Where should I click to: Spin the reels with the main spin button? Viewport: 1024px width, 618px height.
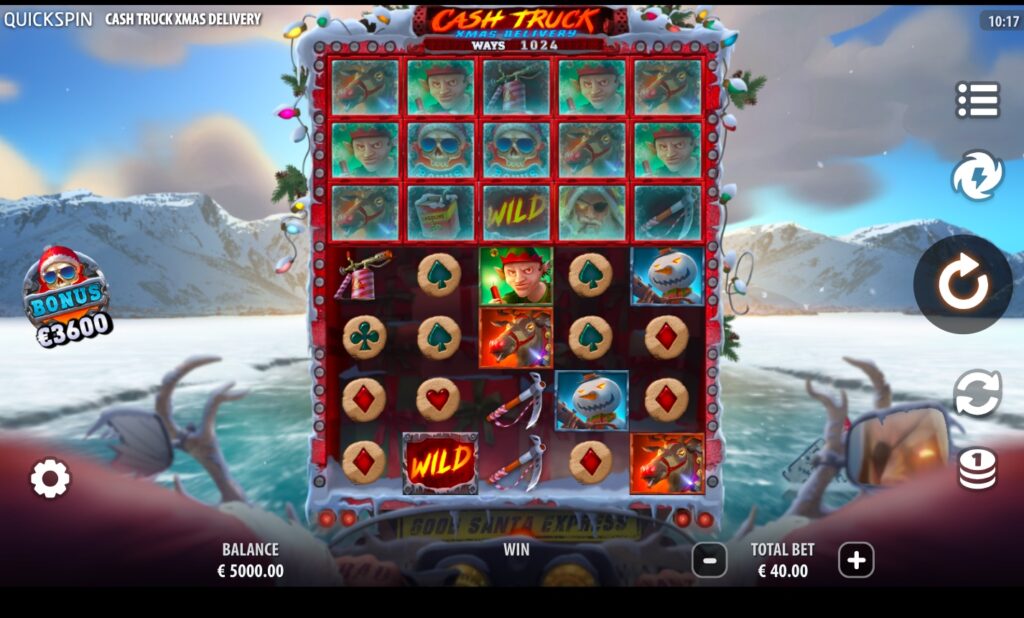pos(962,285)
